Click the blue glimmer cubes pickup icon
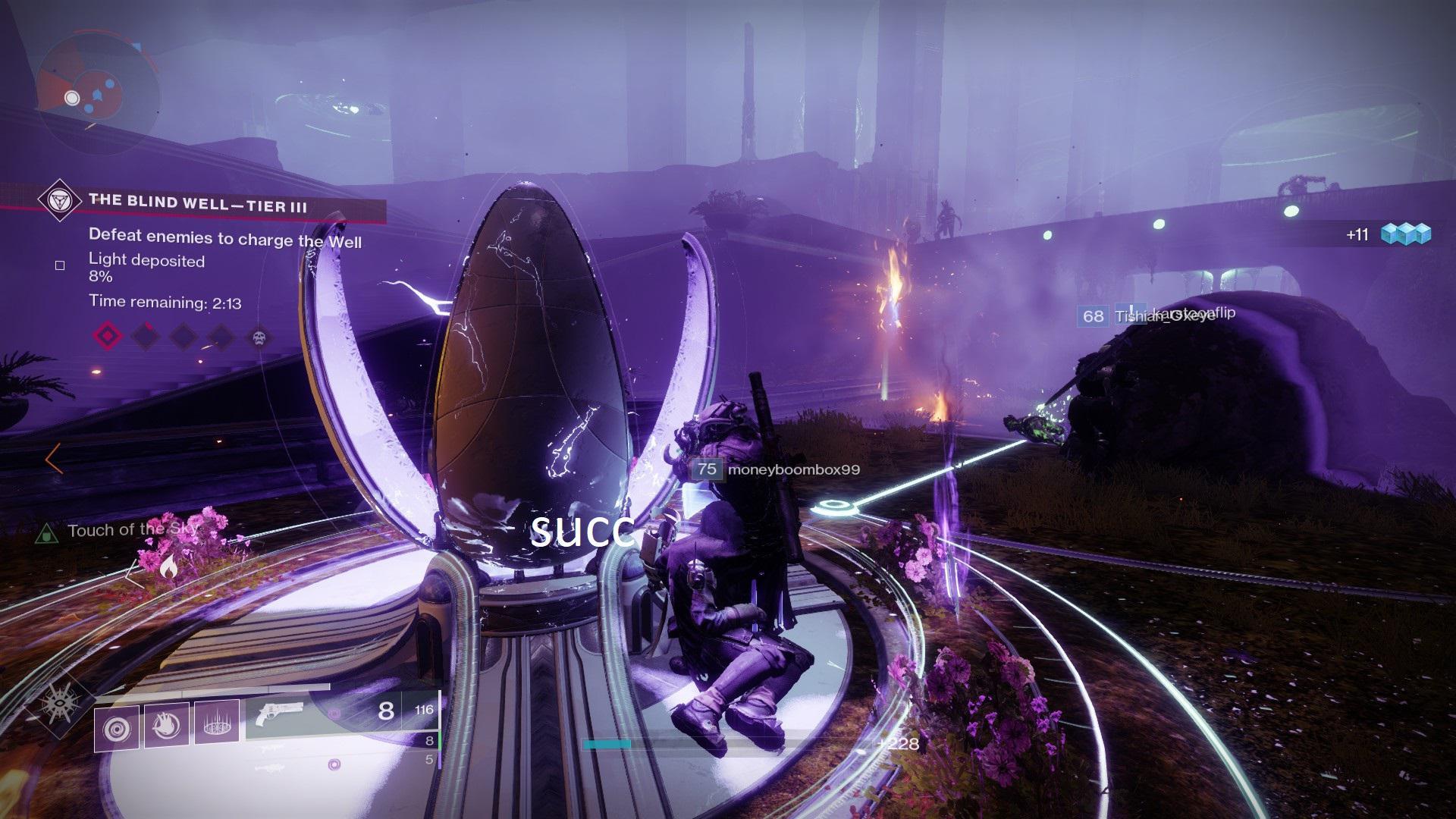 click(1405, 234)
